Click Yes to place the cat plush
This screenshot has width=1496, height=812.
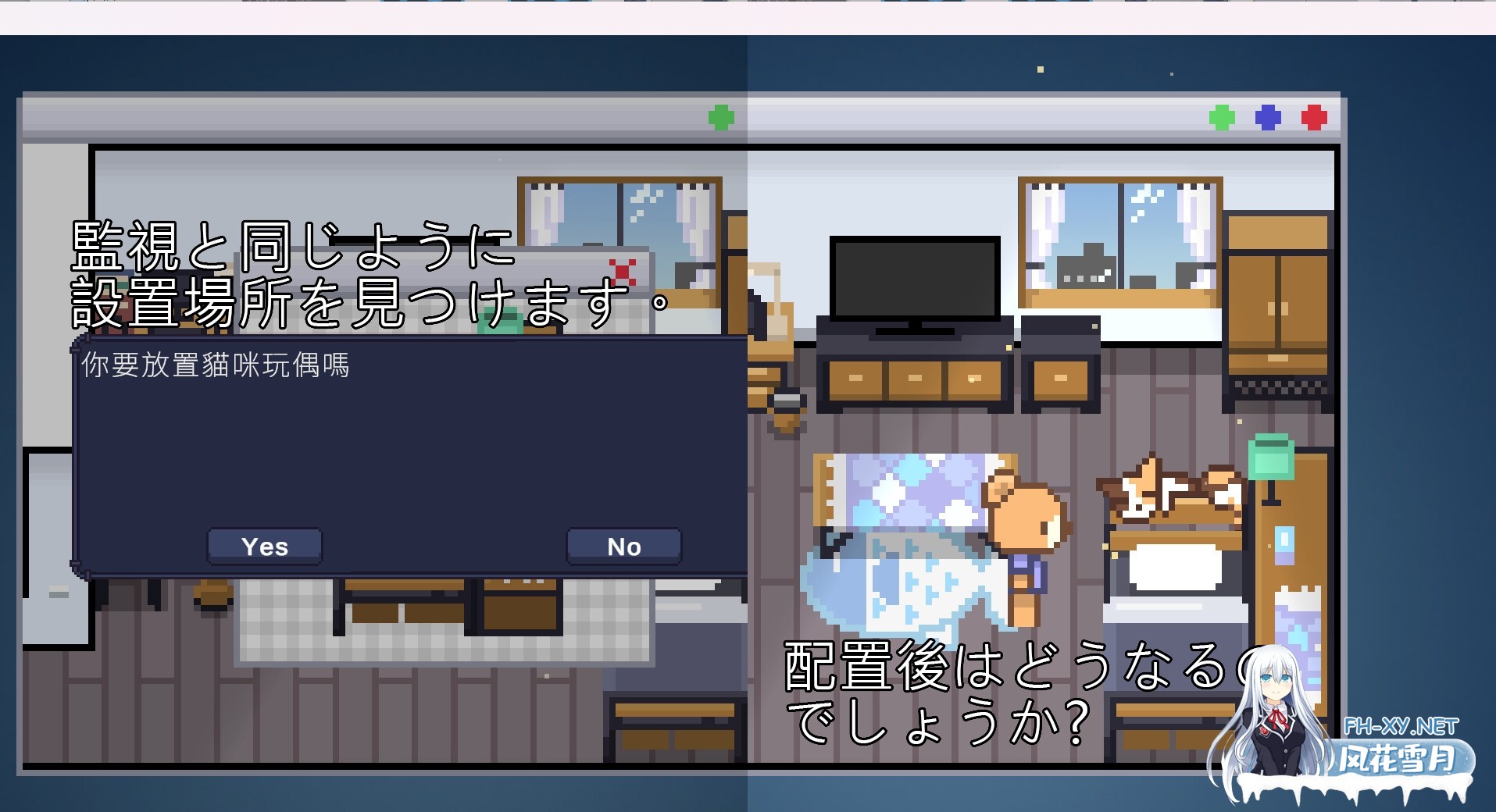(263, 546)
